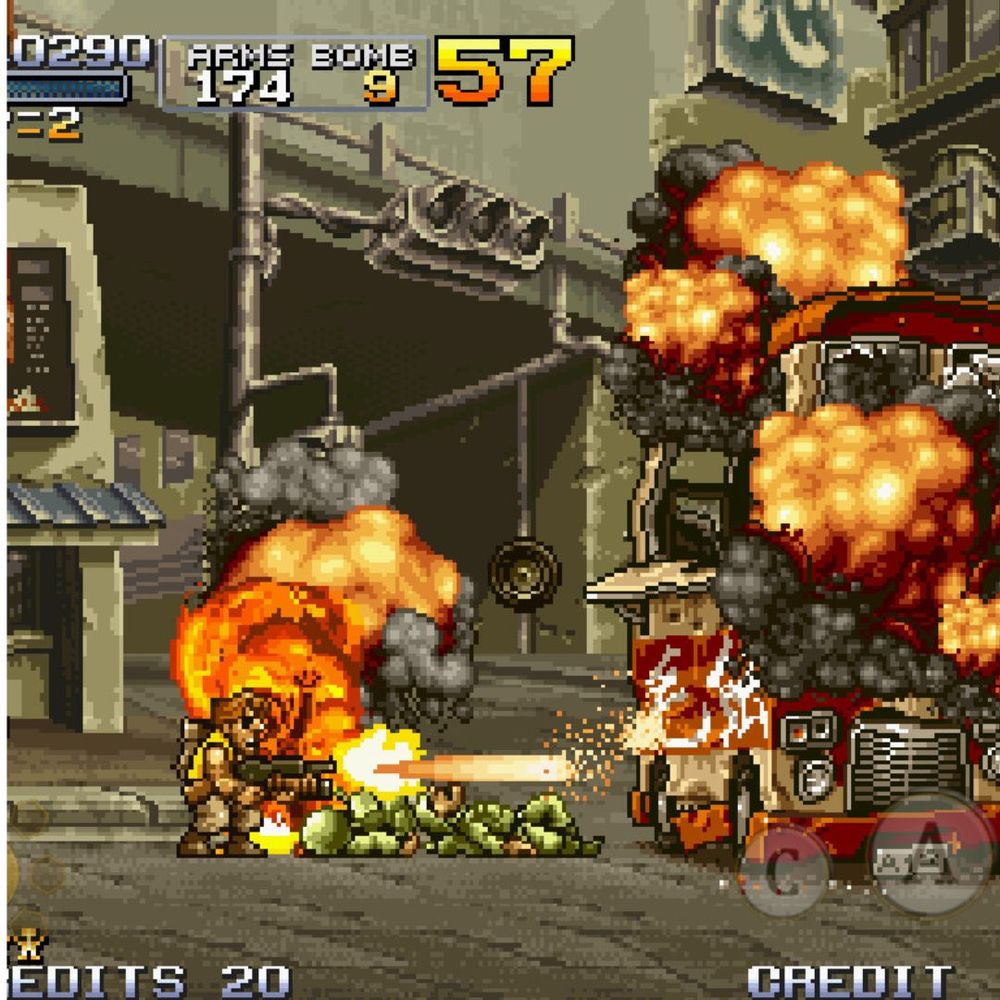
Task: Tap the translucent A touch button
Action: 930,852
